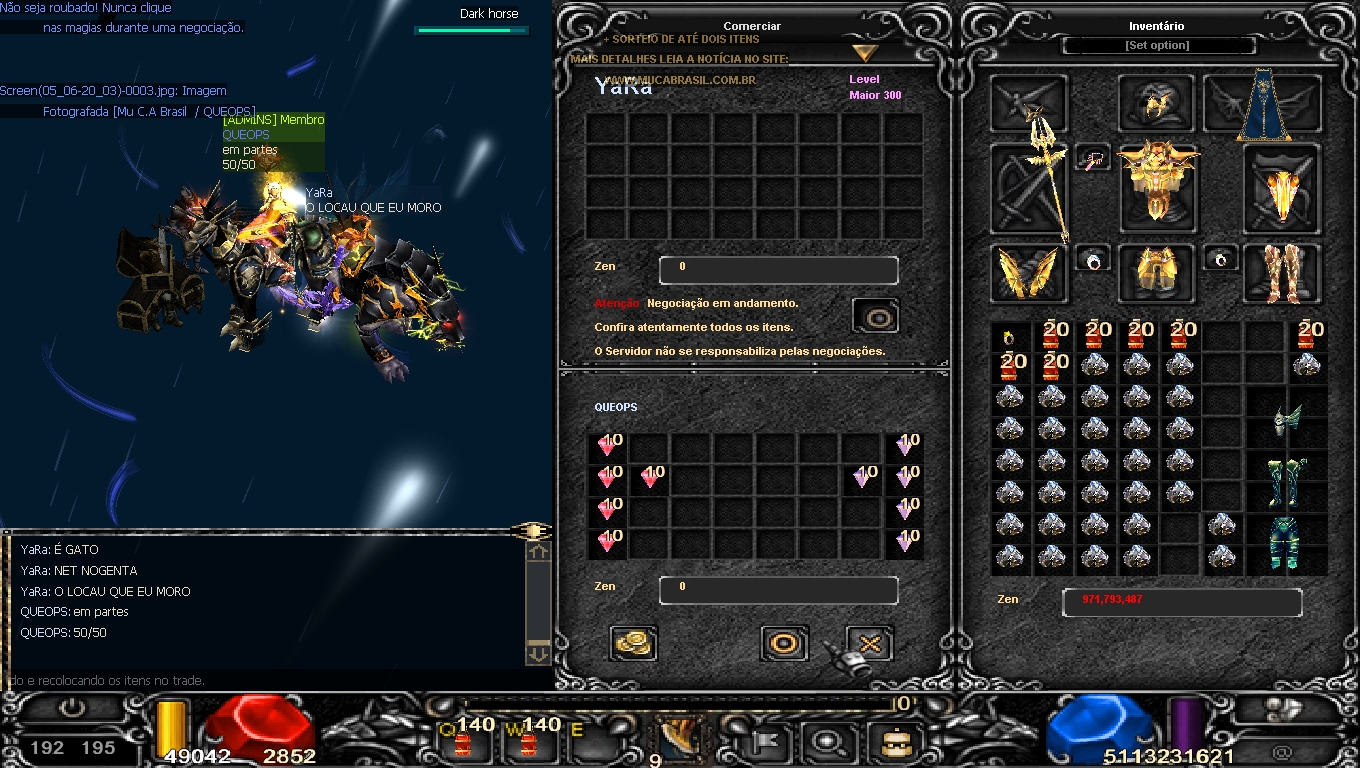The image size is (1360, 768).
Task: Select the golden pants slot
Action: [x=1156, y=272]
